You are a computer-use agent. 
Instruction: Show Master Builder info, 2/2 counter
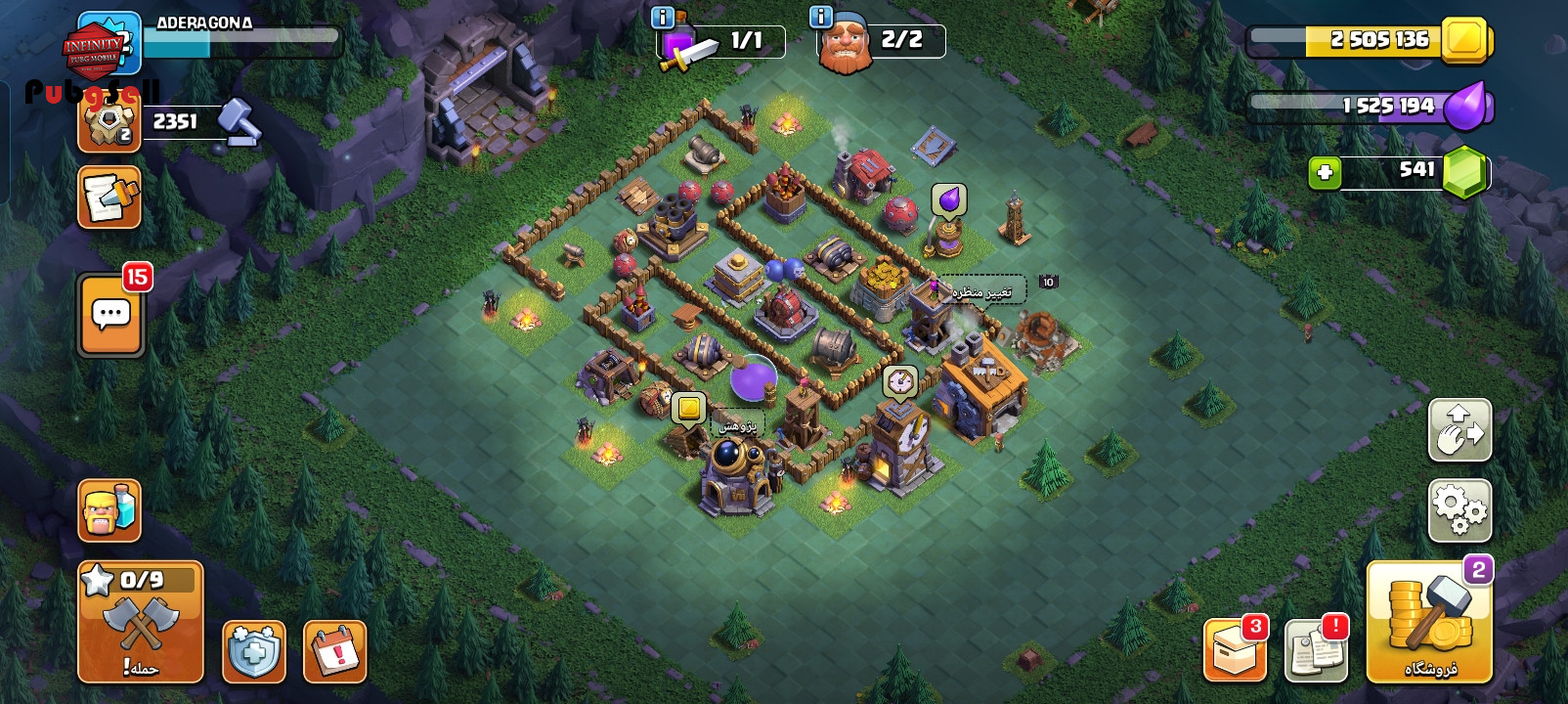point(821,18)
